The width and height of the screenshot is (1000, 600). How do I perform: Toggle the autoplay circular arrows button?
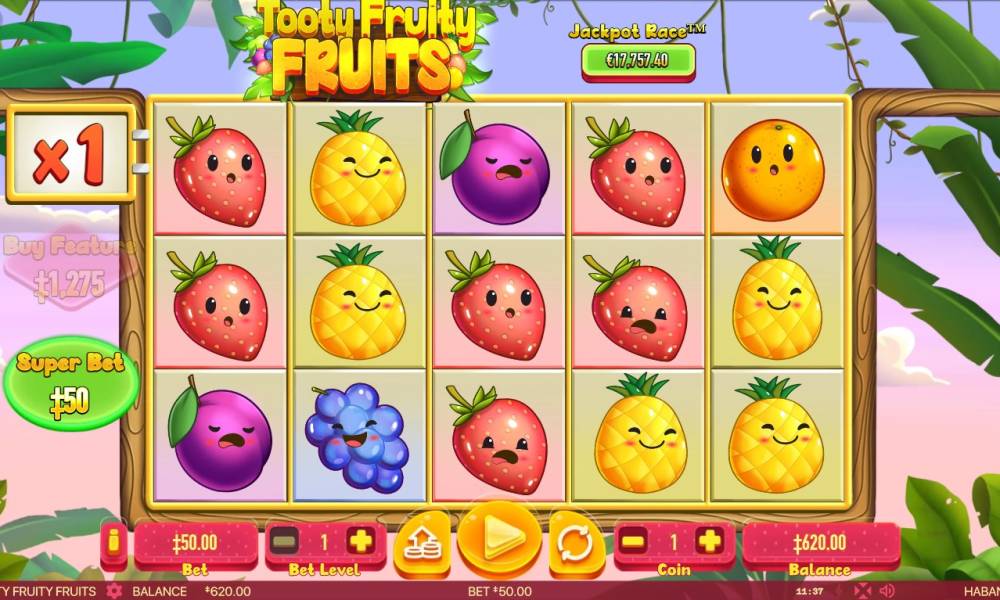pos(574,544)
